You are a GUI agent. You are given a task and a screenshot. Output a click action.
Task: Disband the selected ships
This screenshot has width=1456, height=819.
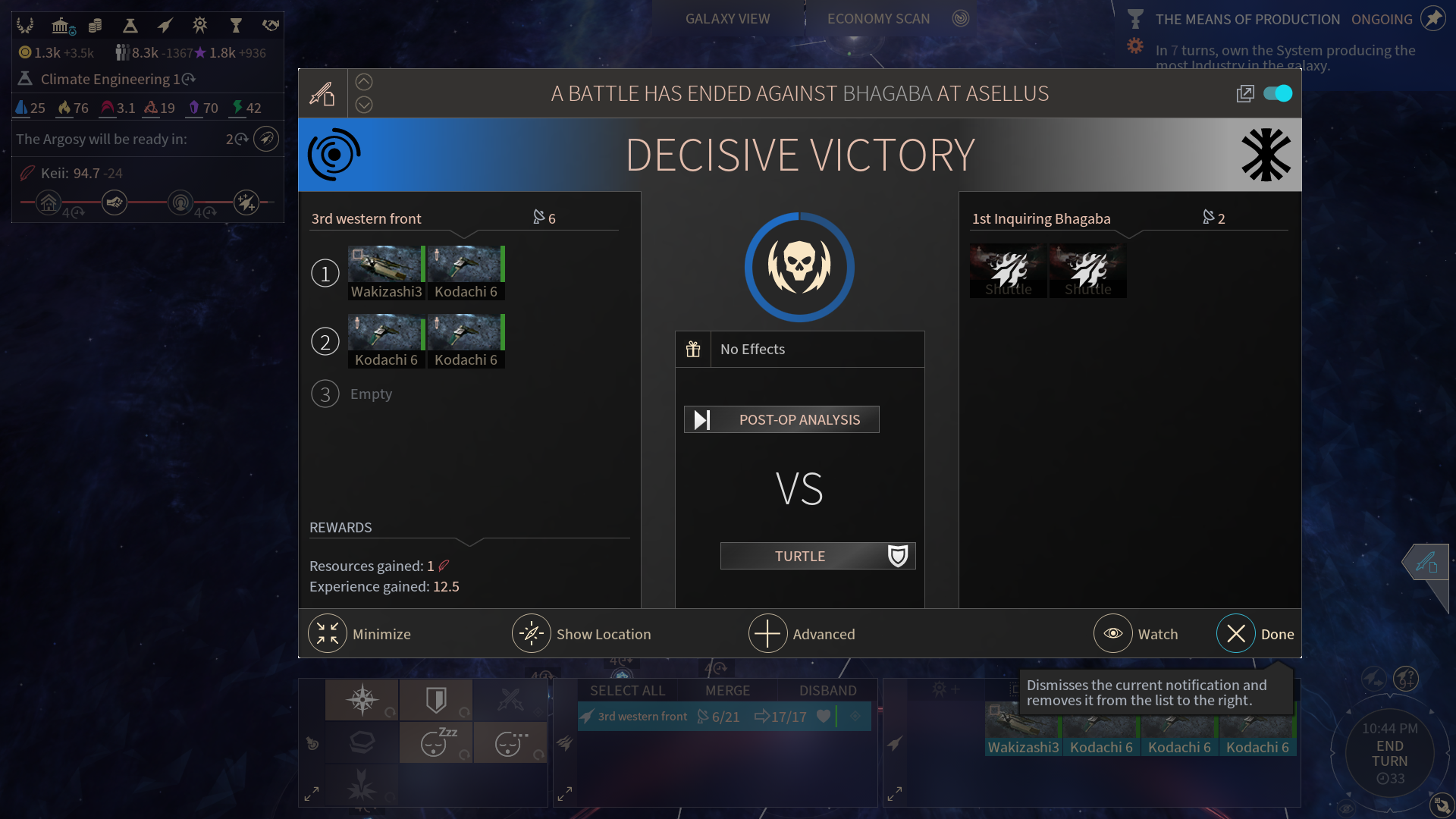tap(827, 691)
